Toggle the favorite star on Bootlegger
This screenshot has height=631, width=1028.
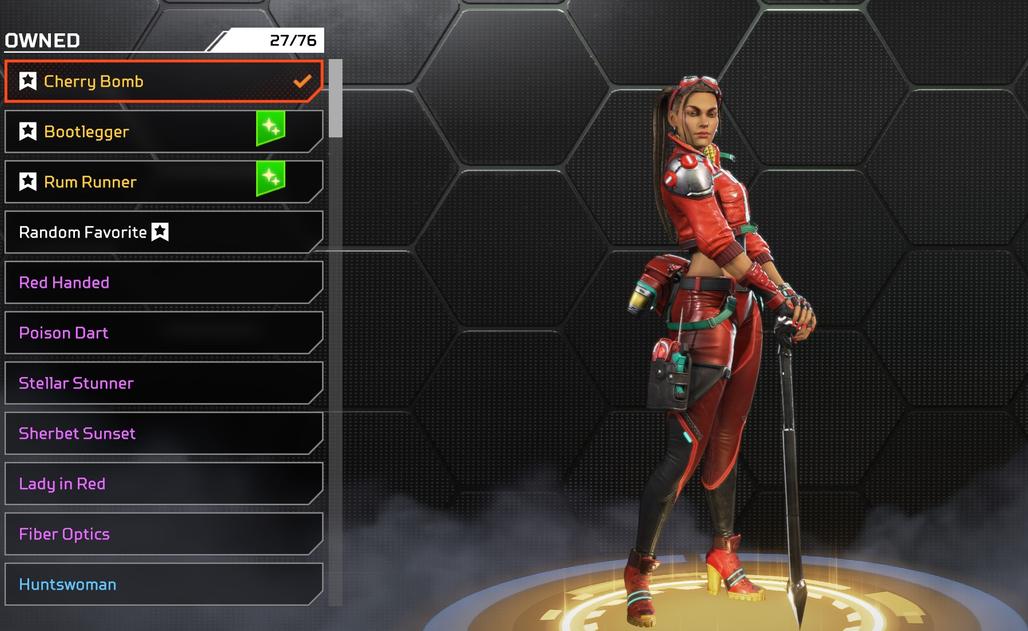click(28, 132)
